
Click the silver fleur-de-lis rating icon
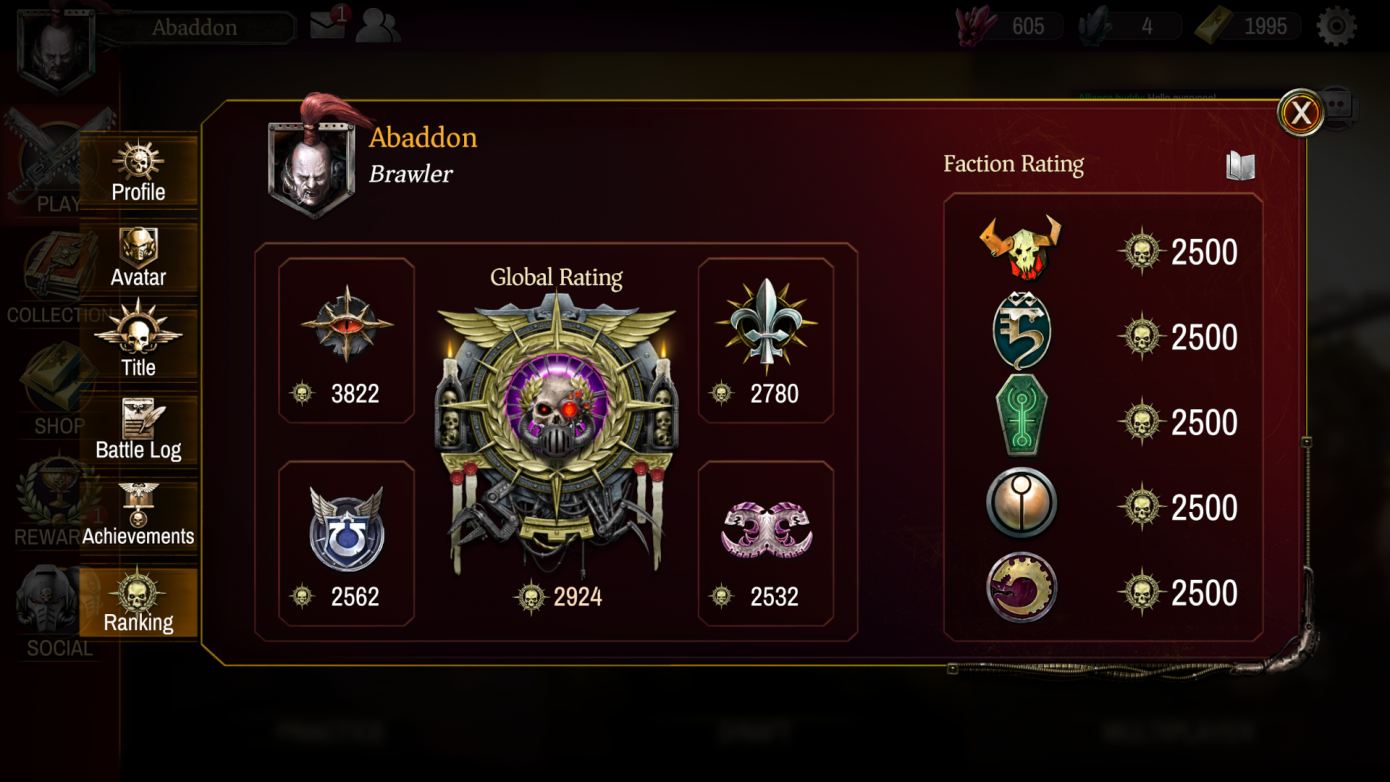pyautogui.click(x=766, y=325)
